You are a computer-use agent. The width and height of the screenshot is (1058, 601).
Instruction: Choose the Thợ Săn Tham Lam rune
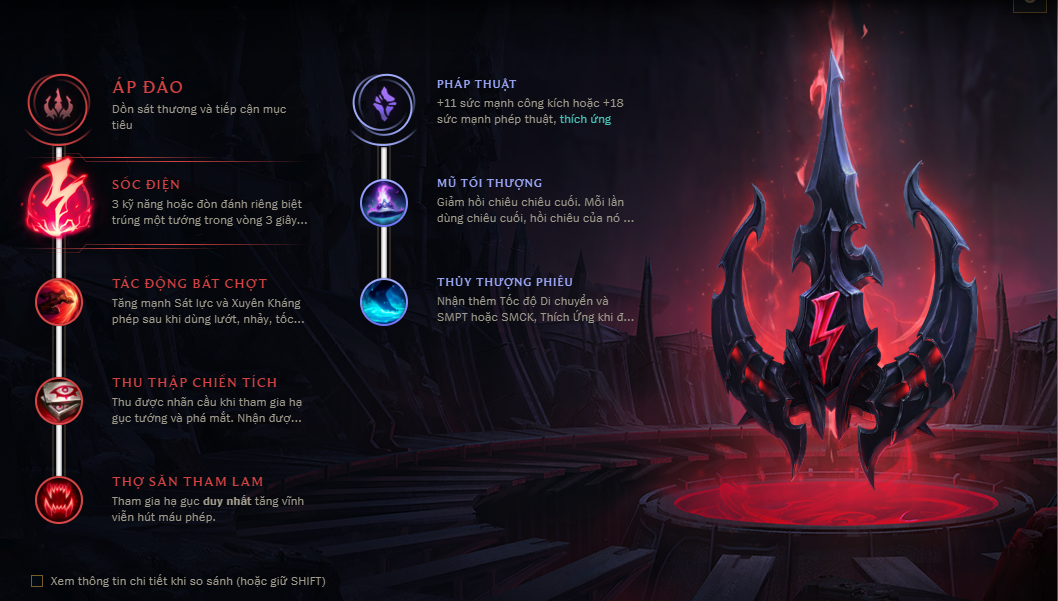[59, 499]
